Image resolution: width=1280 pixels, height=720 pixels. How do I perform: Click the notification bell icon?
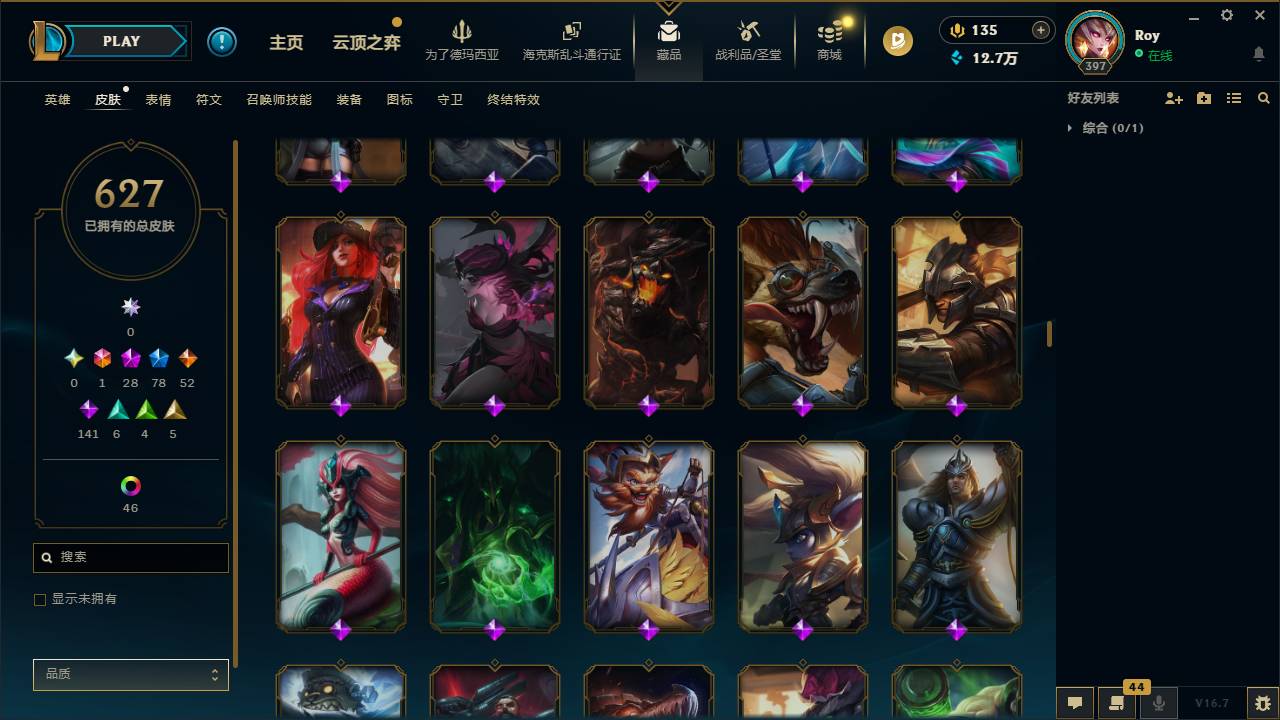(x=1260, y=53)
